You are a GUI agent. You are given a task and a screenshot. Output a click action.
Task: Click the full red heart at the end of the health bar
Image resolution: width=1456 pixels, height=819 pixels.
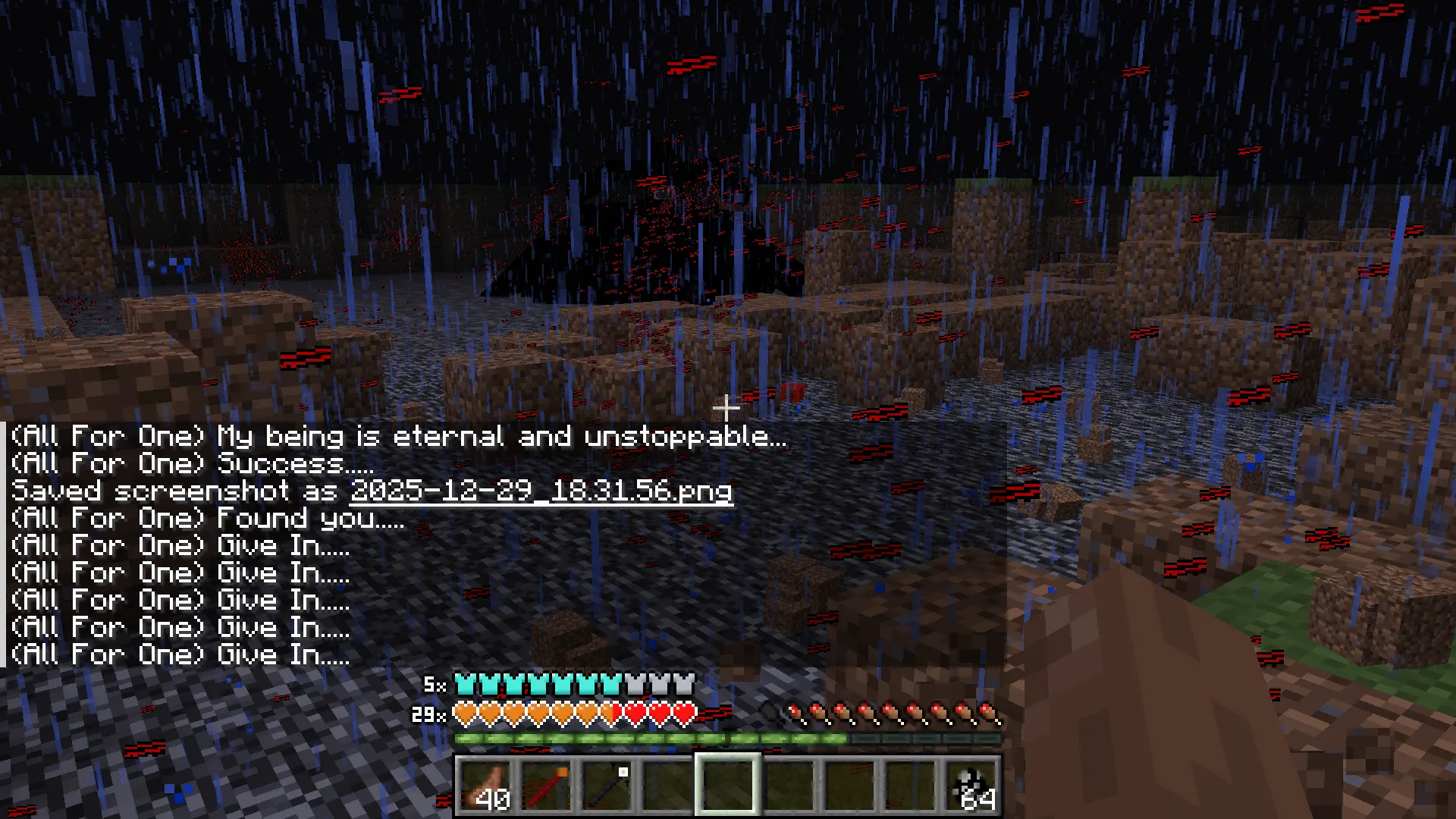pyautogui.click(x=682, y=715)
